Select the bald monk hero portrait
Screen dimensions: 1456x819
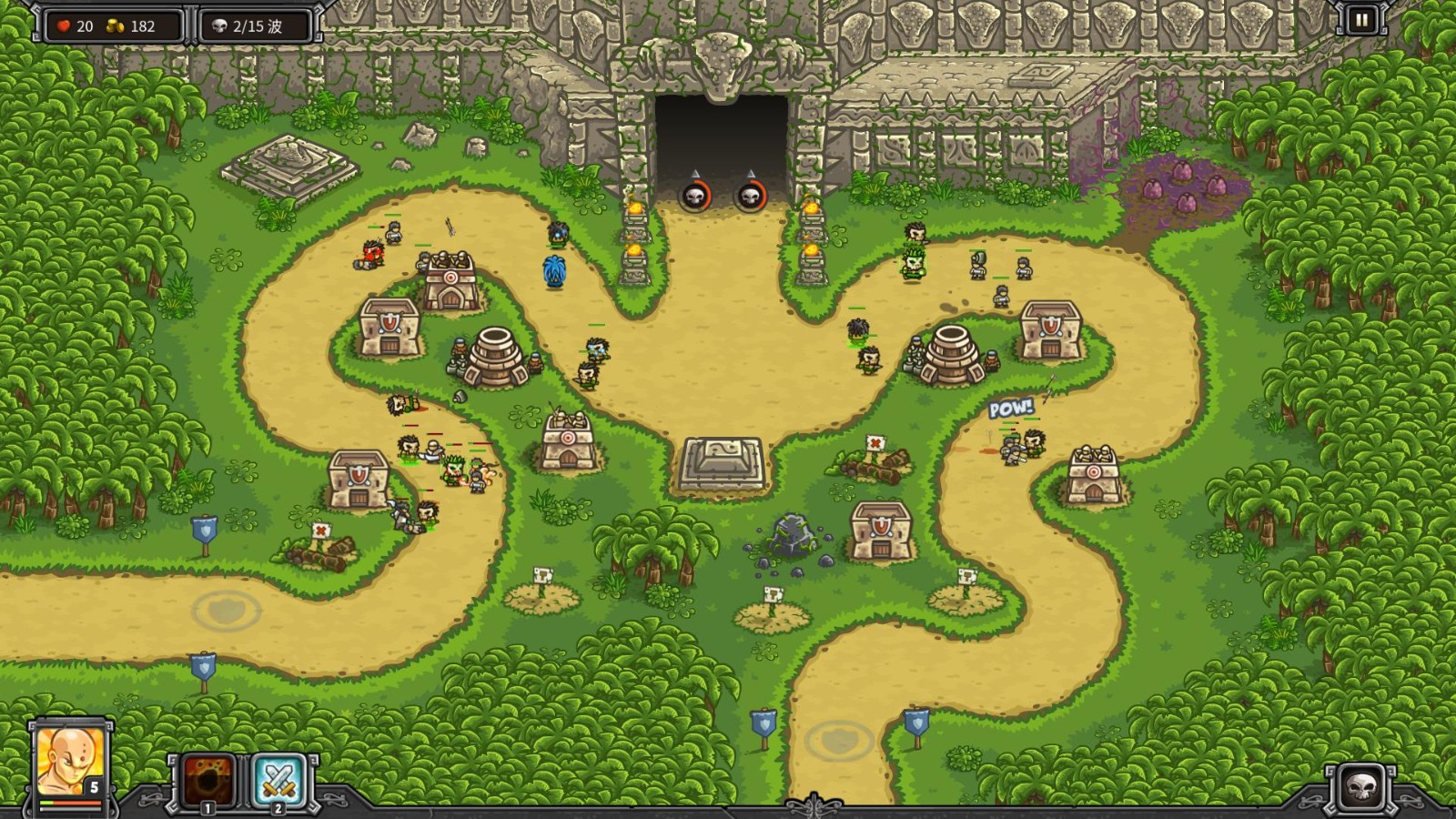pos(70,763)
